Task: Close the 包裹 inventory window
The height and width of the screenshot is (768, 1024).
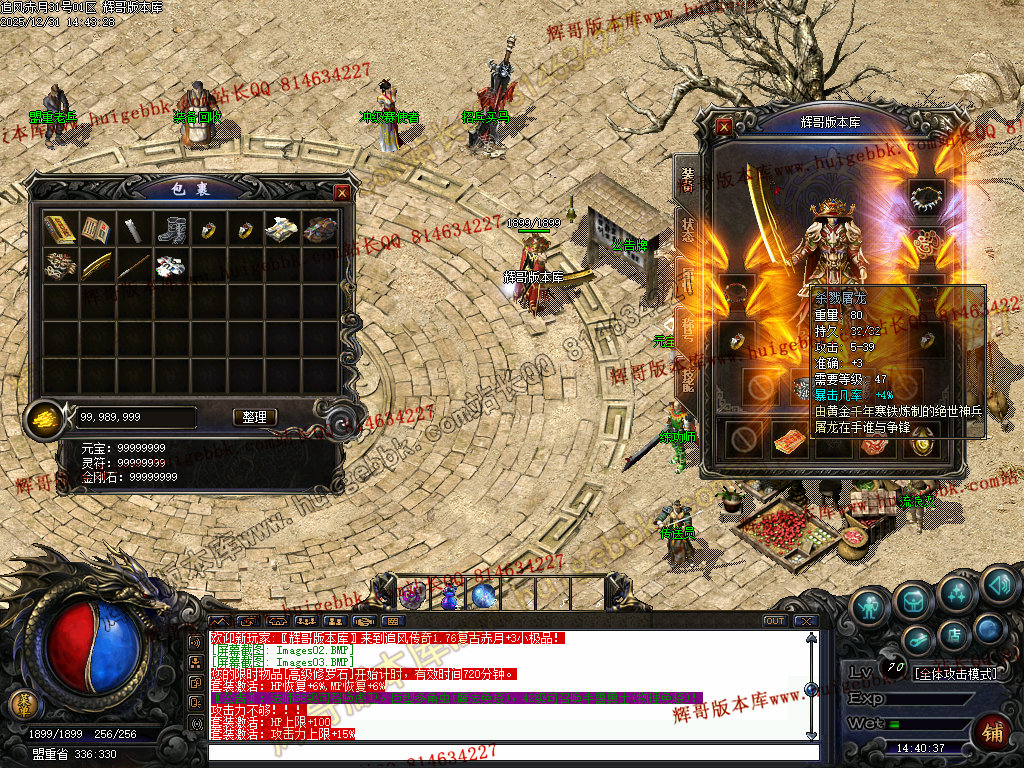Action: coord(342,192)
